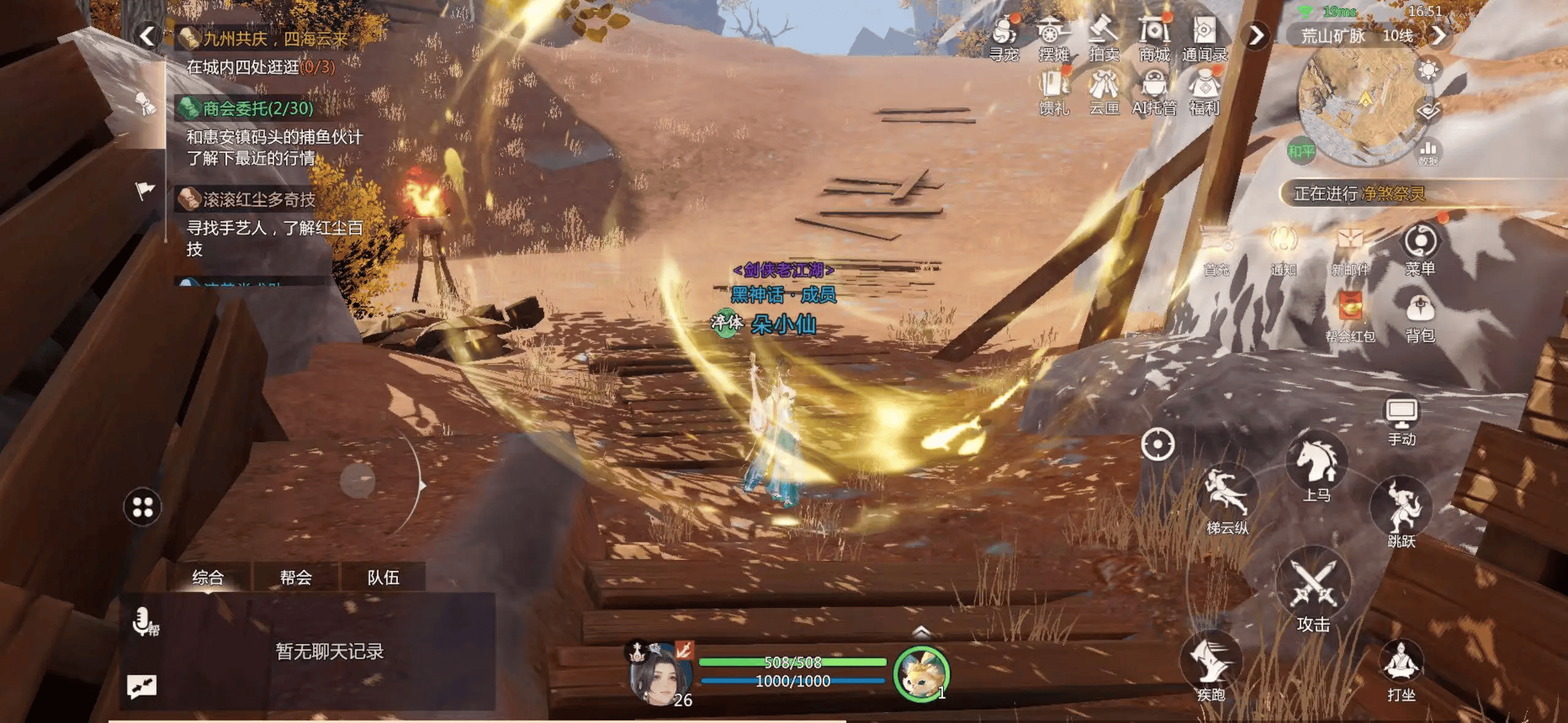
Task: Open the 背包 backpack
Action: click(1420, 316)
